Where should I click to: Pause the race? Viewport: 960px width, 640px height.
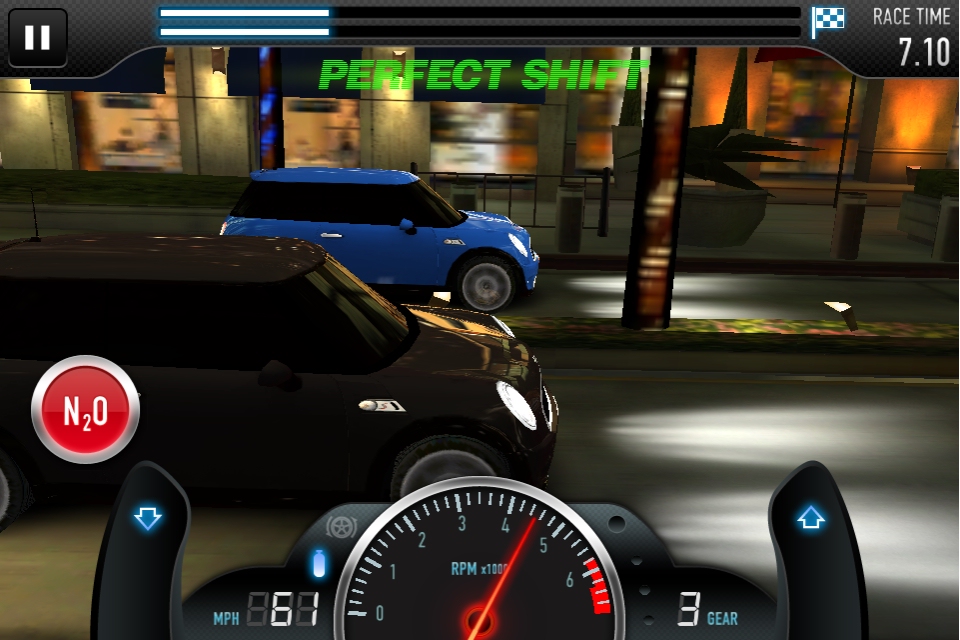[38, 38]
